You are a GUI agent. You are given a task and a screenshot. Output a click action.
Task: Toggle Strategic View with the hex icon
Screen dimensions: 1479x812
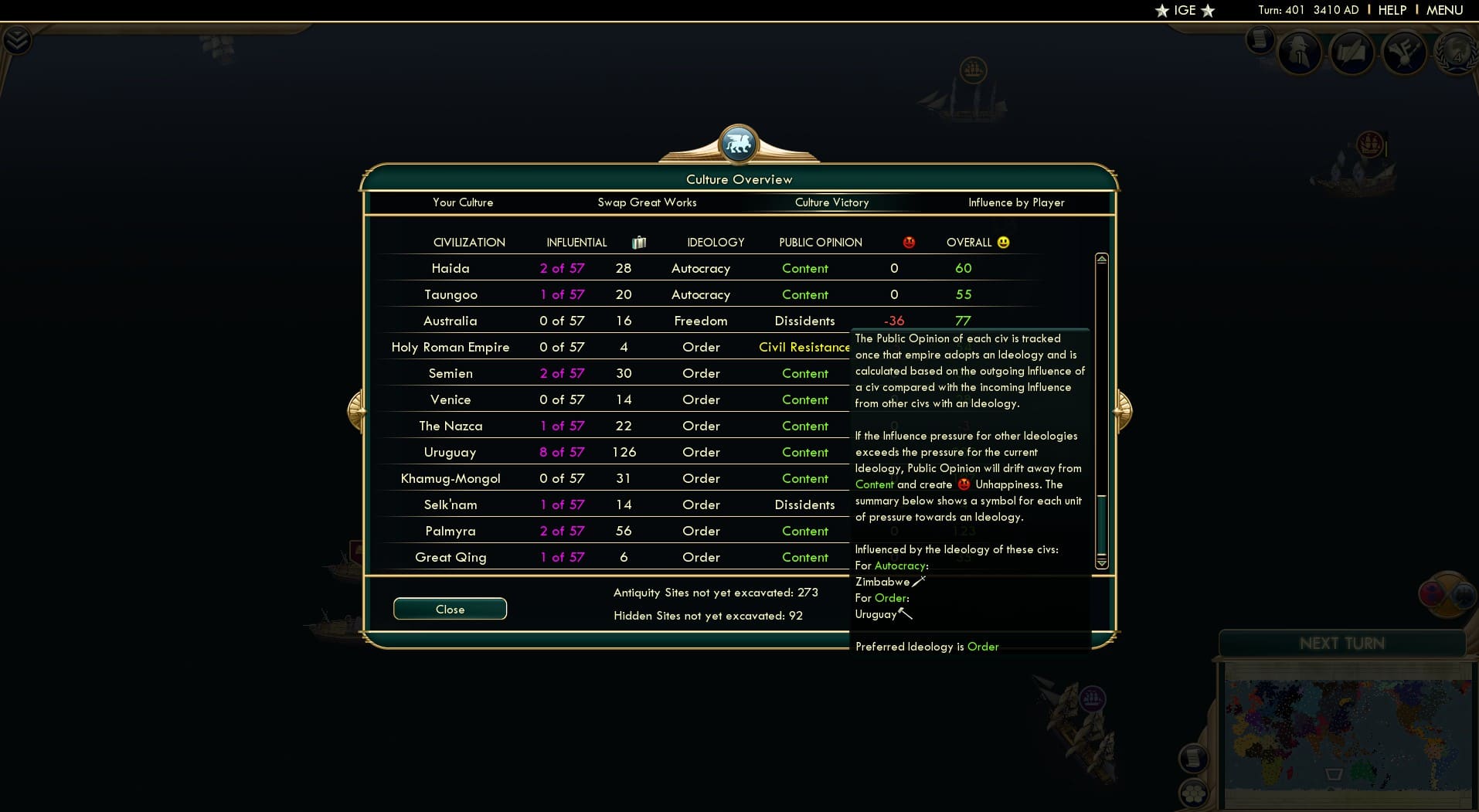1194,795
